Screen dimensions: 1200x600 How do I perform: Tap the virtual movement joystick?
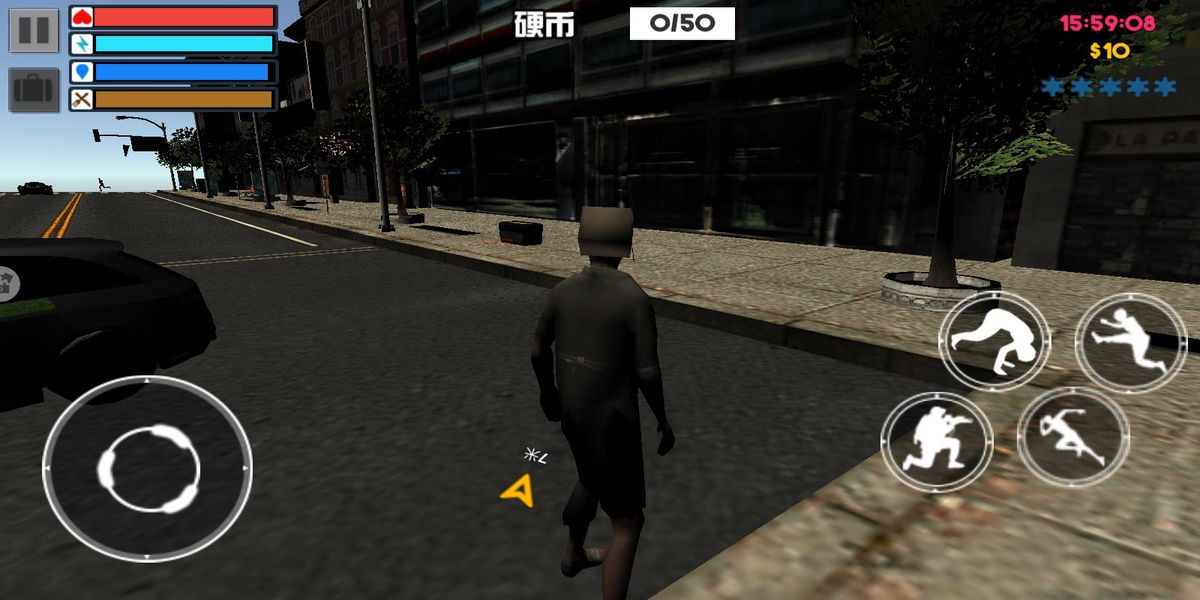(x=148, y=467)
